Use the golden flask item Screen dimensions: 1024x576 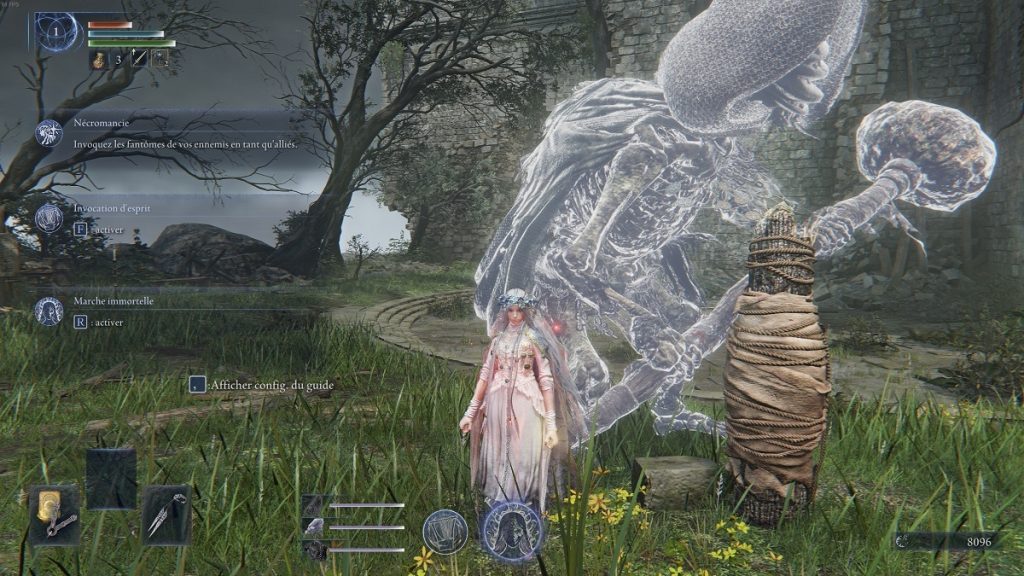(100, 60)
